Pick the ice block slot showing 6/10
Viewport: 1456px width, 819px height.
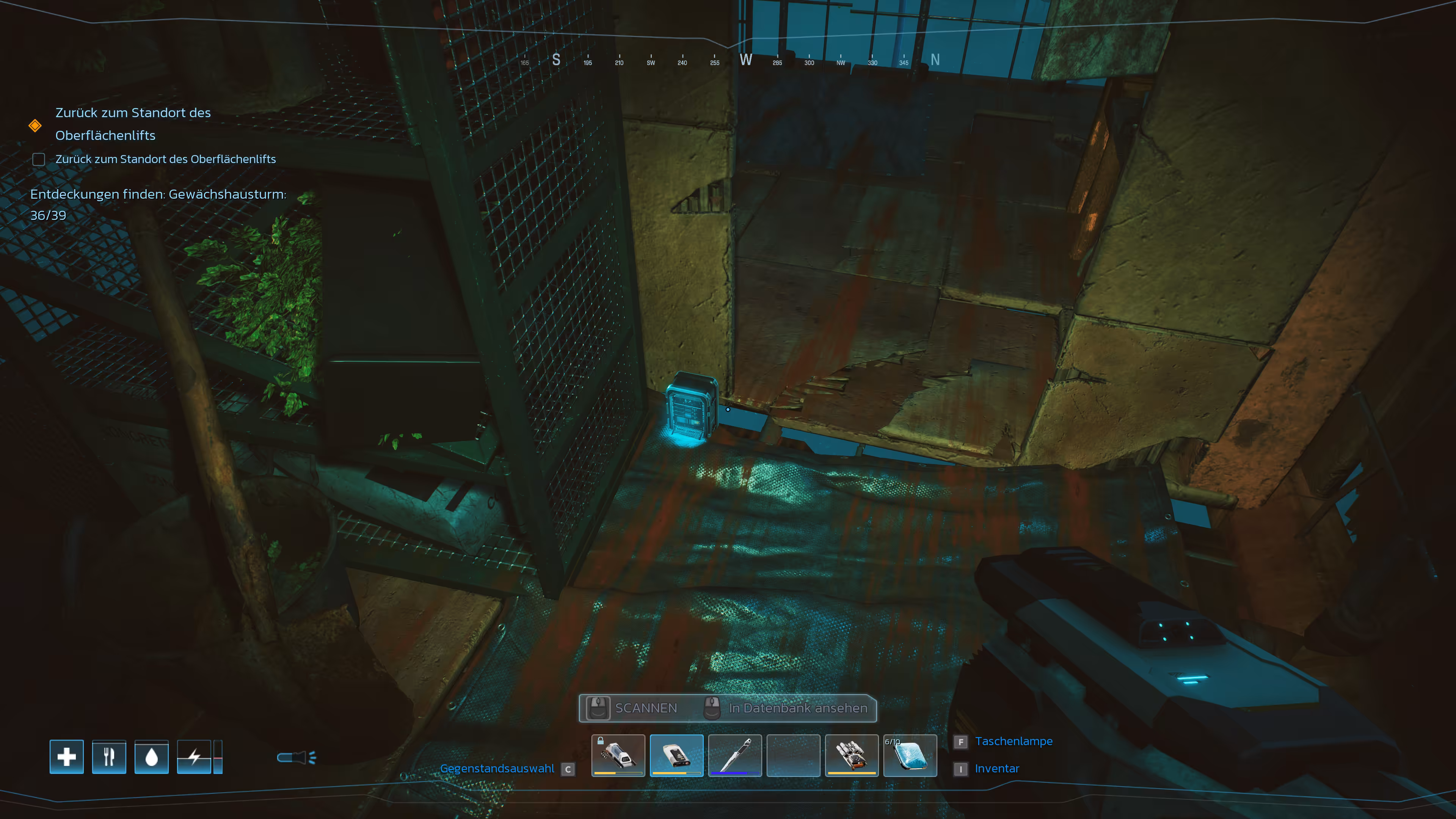pos(910,755)
